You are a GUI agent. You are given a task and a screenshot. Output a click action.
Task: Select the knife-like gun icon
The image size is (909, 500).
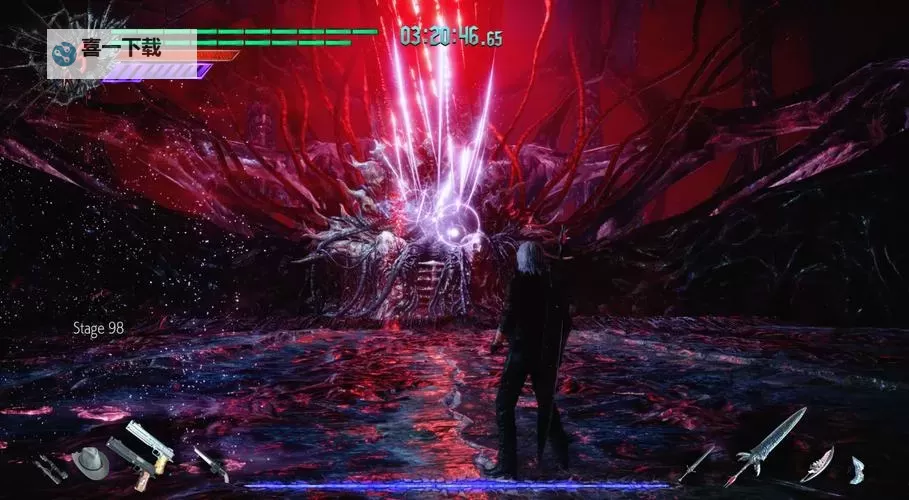pos(211,462)
